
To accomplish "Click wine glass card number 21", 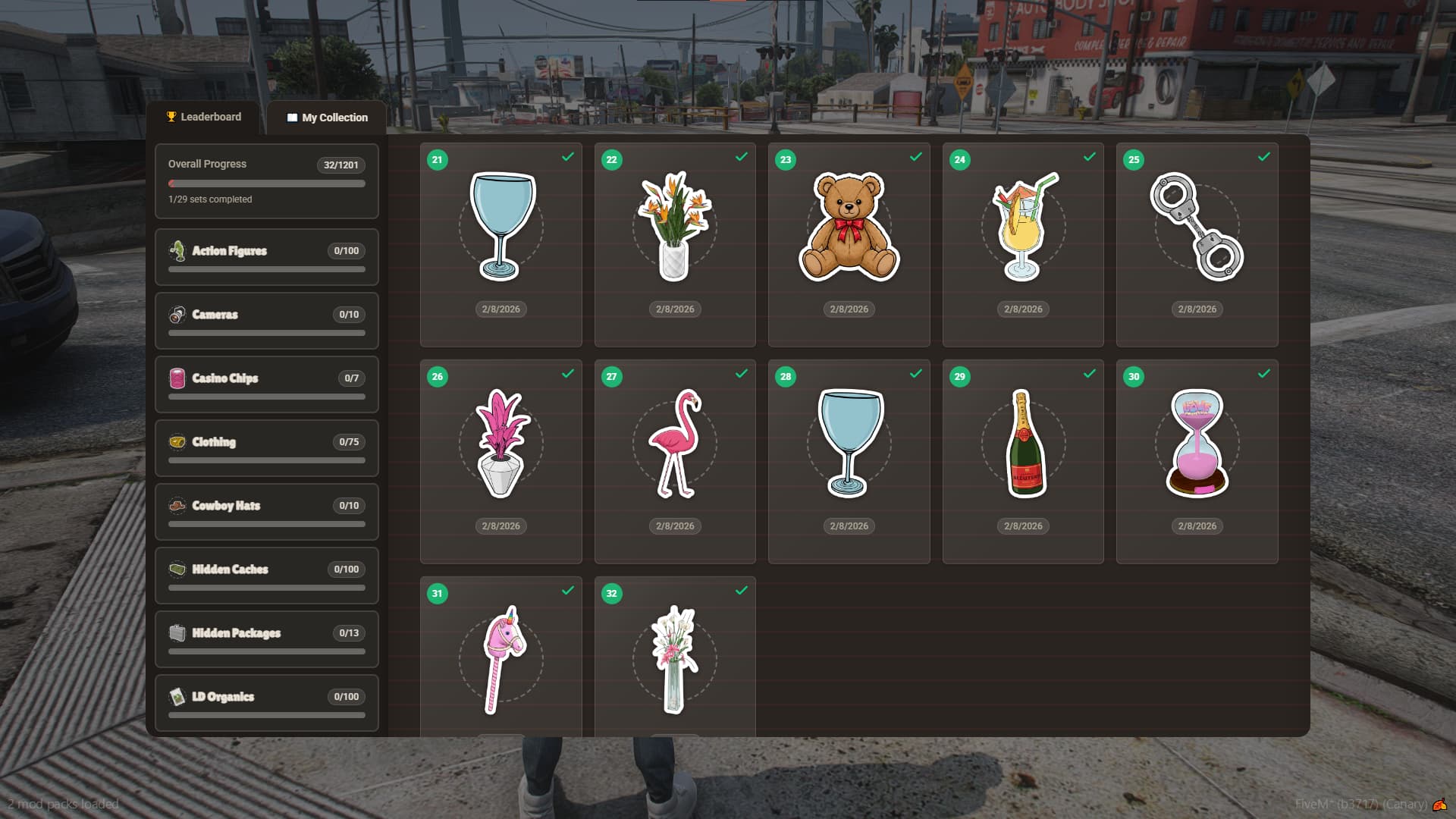I will (500, 244).
